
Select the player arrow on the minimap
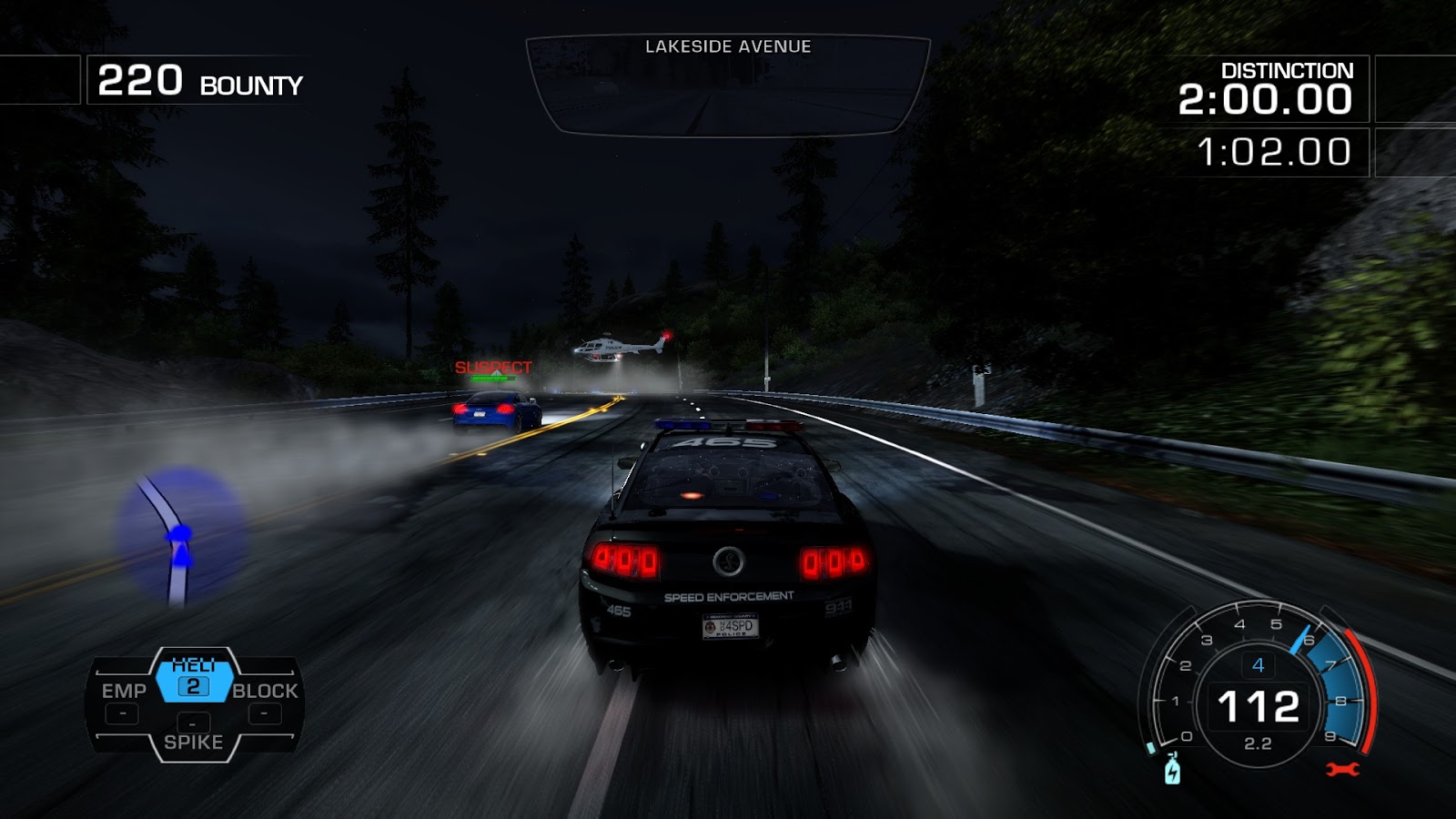click(179, 543)
